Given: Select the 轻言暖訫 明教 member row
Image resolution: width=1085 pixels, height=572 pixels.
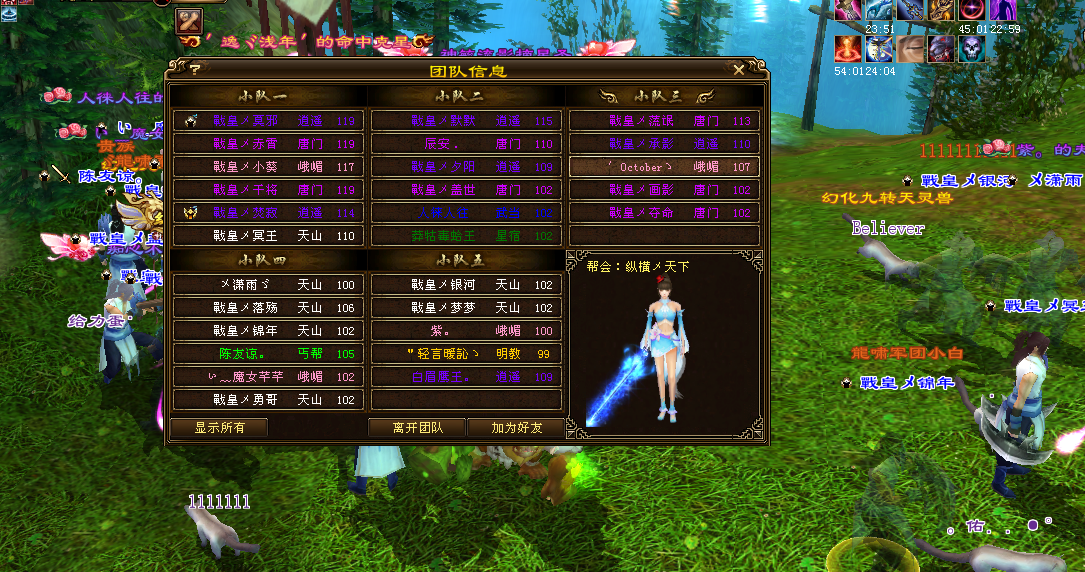Looking at the screenshot, I should tap(466, 354).
